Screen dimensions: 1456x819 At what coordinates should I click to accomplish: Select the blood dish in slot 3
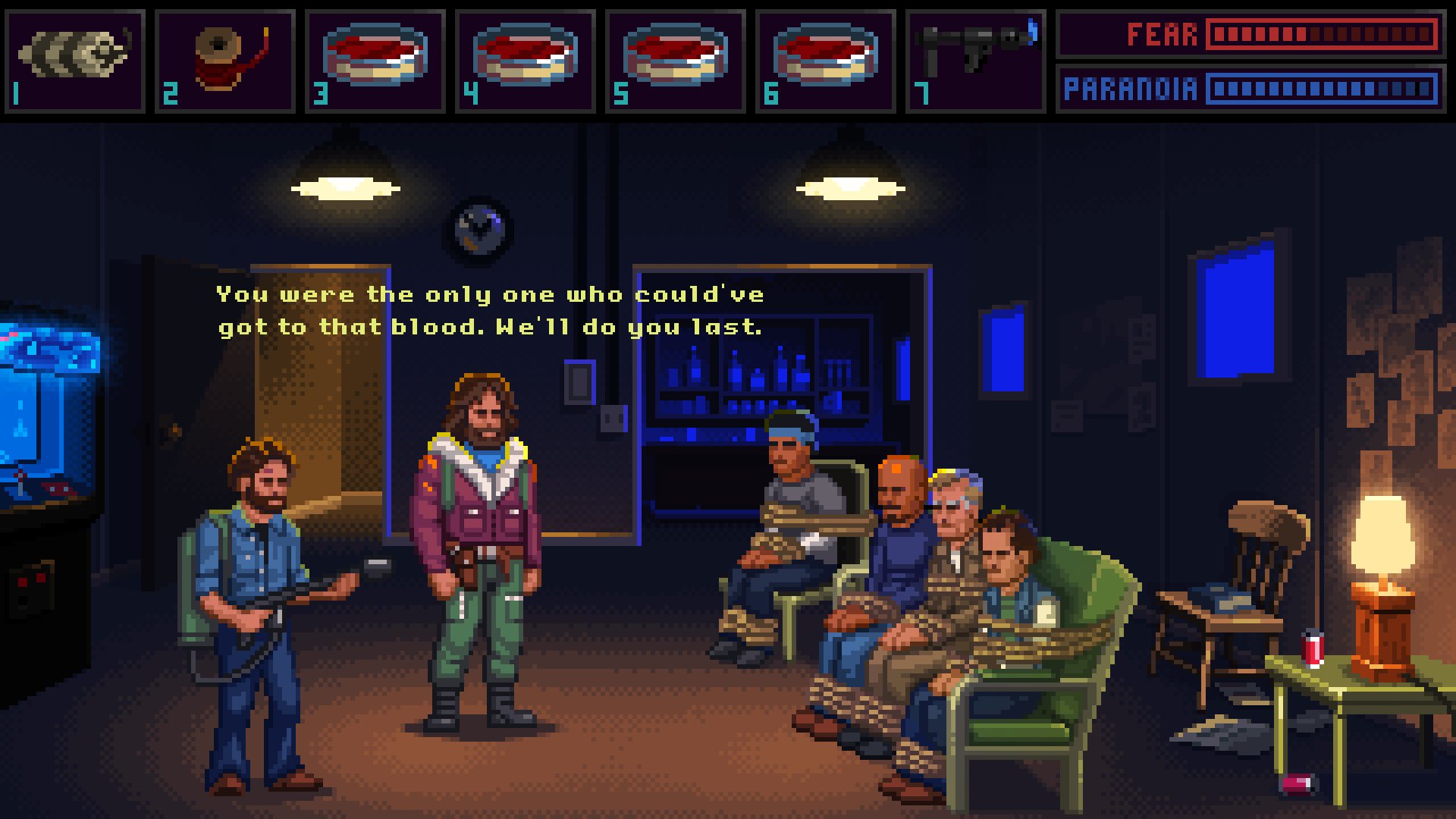tap(375, 56)
